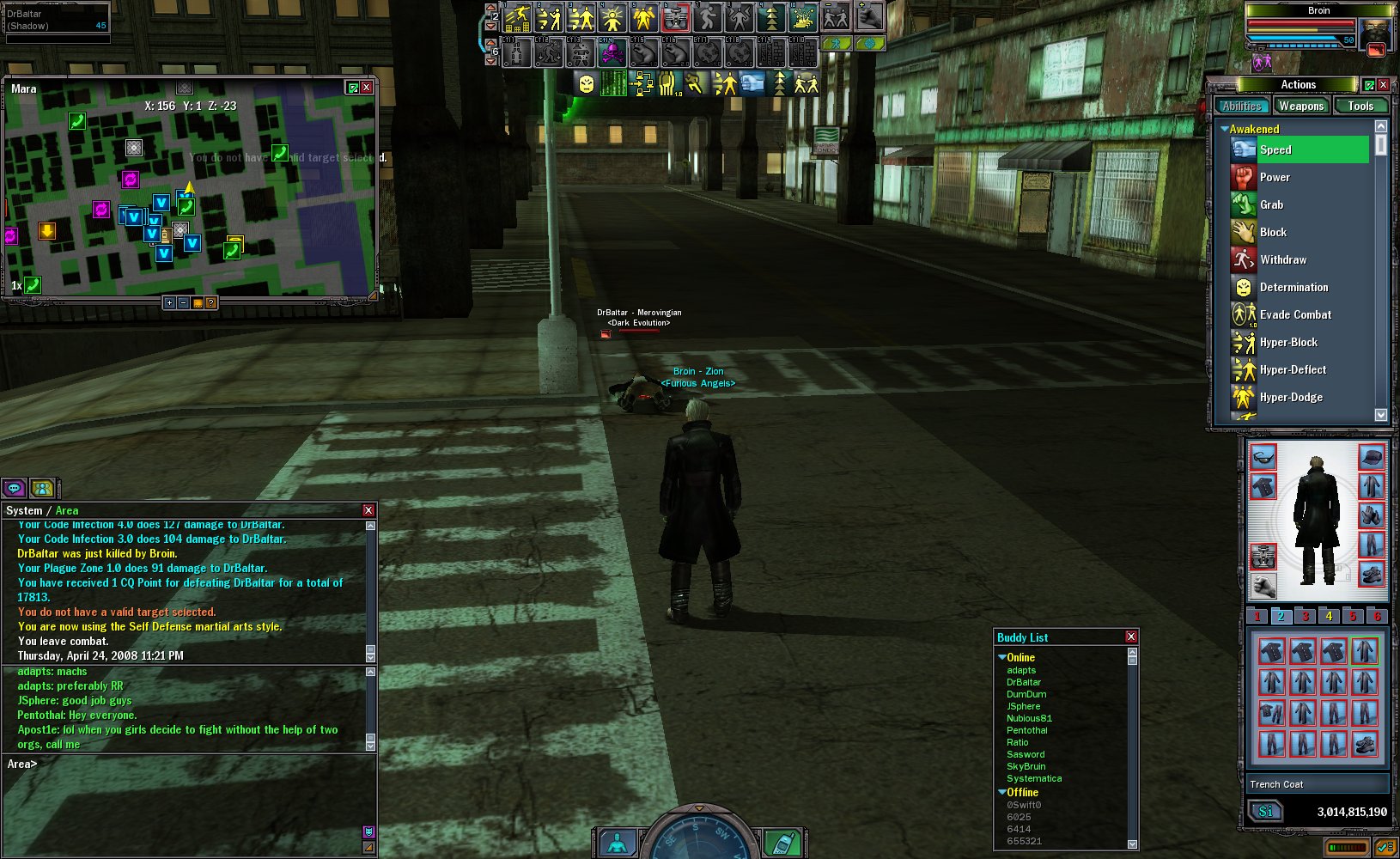Close the Actions panel

[1383, 85]
